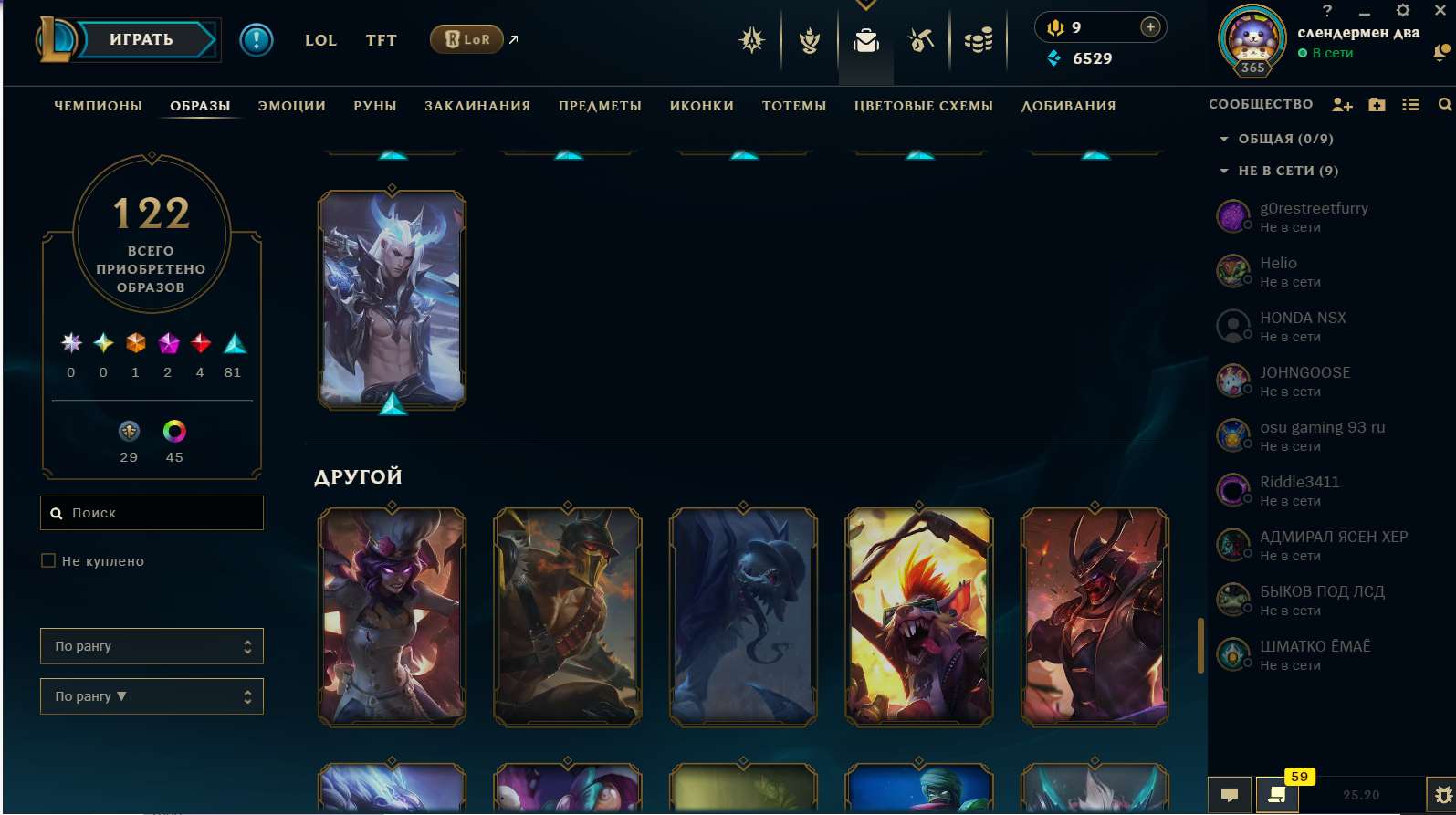The height and width of the screenshot is (815, 1456).
Task: Switch to the 'ЭМОЦИИ' tab
Action: [x=292, y=106]
